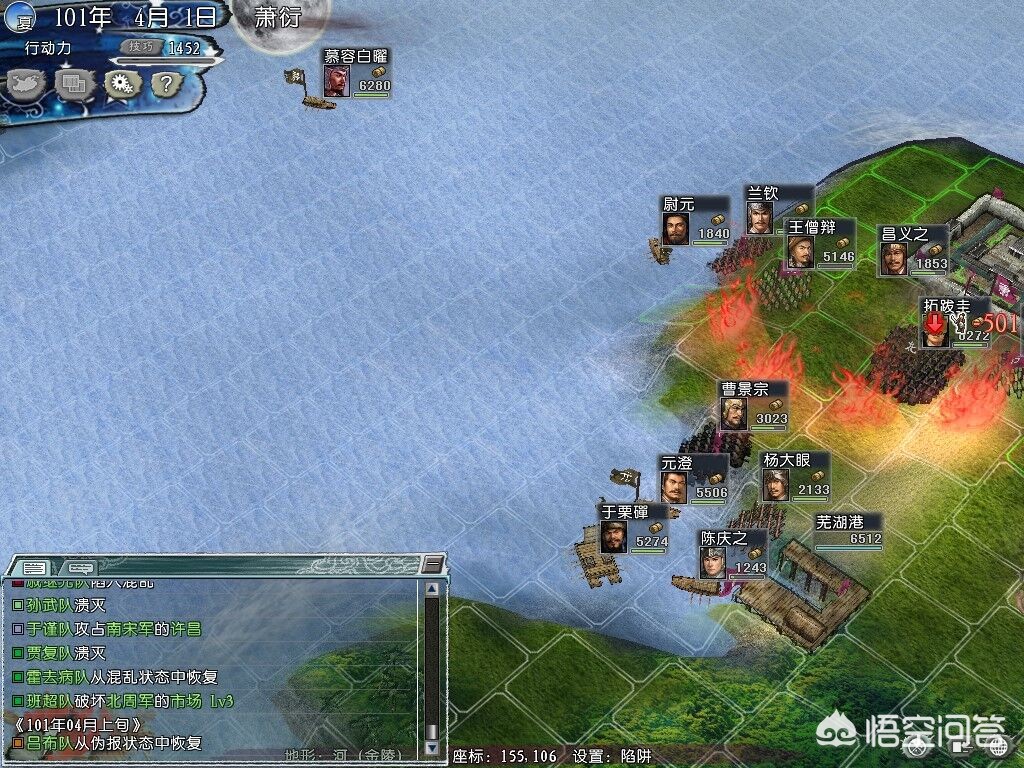Select the 技巧 technique points badge
The width and height of the screenshot is (1024, 768).
tap(137, 47)
